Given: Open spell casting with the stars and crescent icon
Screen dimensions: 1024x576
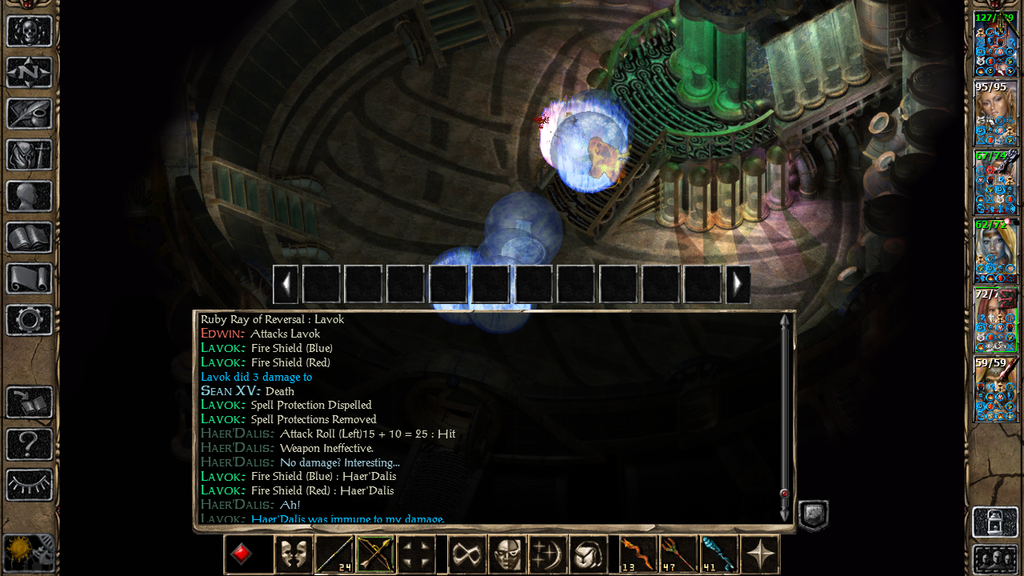Looking at the screenshot, I should click(x=549, y=554).
